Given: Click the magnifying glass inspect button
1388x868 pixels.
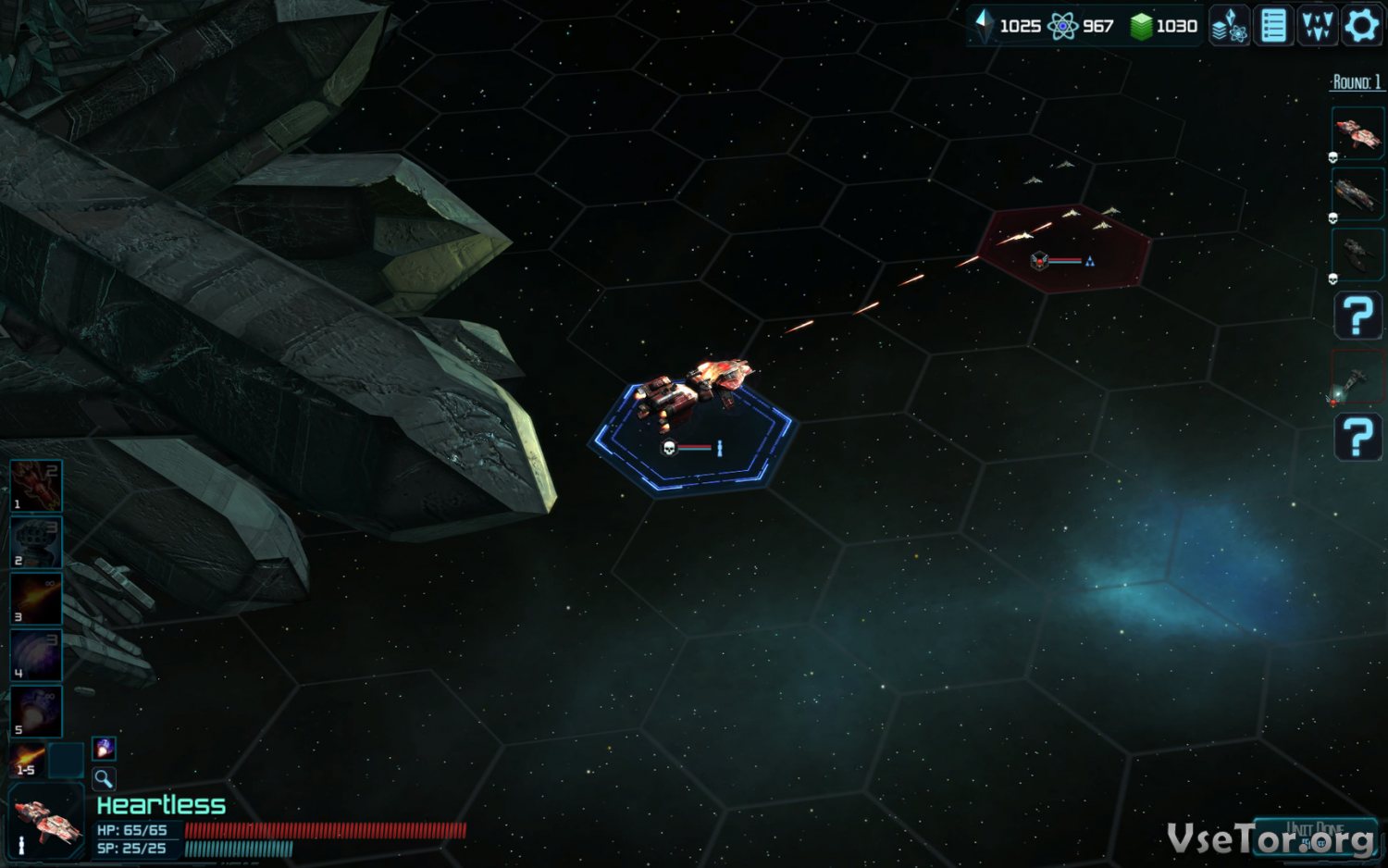Looking at the screenshot, I should click(104, 778).
